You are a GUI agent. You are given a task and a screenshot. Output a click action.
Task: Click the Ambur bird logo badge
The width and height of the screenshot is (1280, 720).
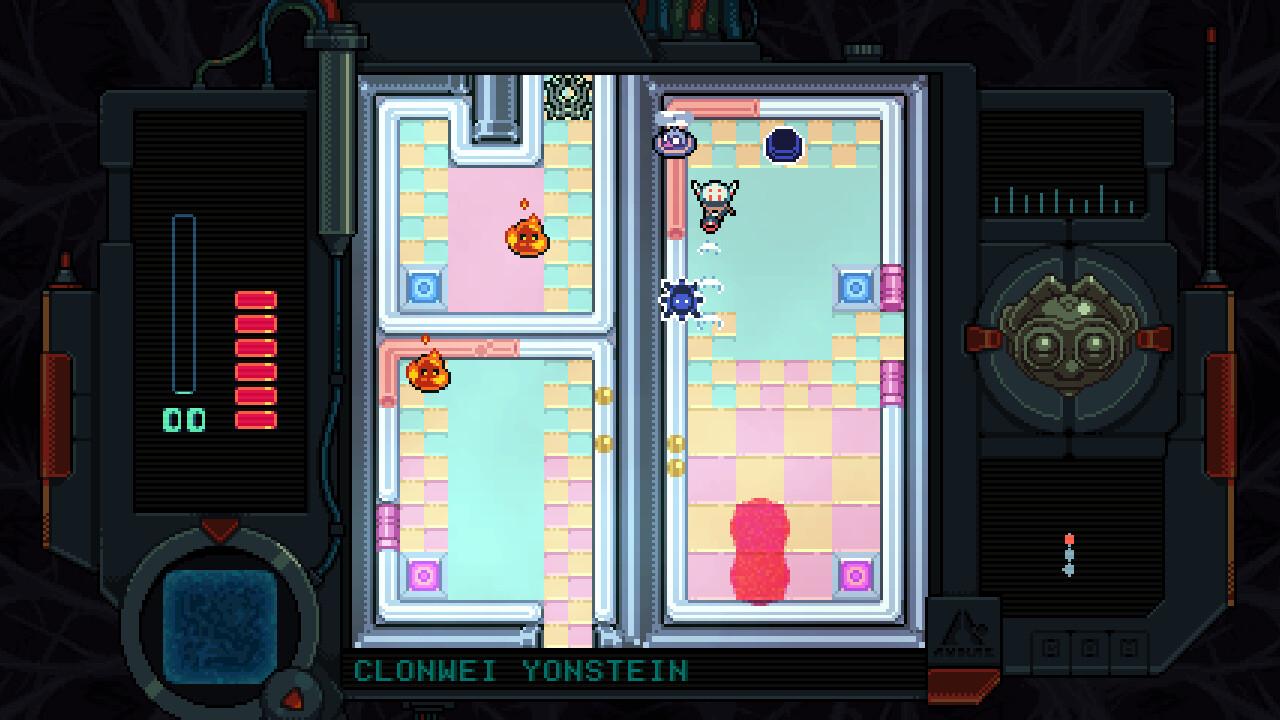click(x=963, y=628)
